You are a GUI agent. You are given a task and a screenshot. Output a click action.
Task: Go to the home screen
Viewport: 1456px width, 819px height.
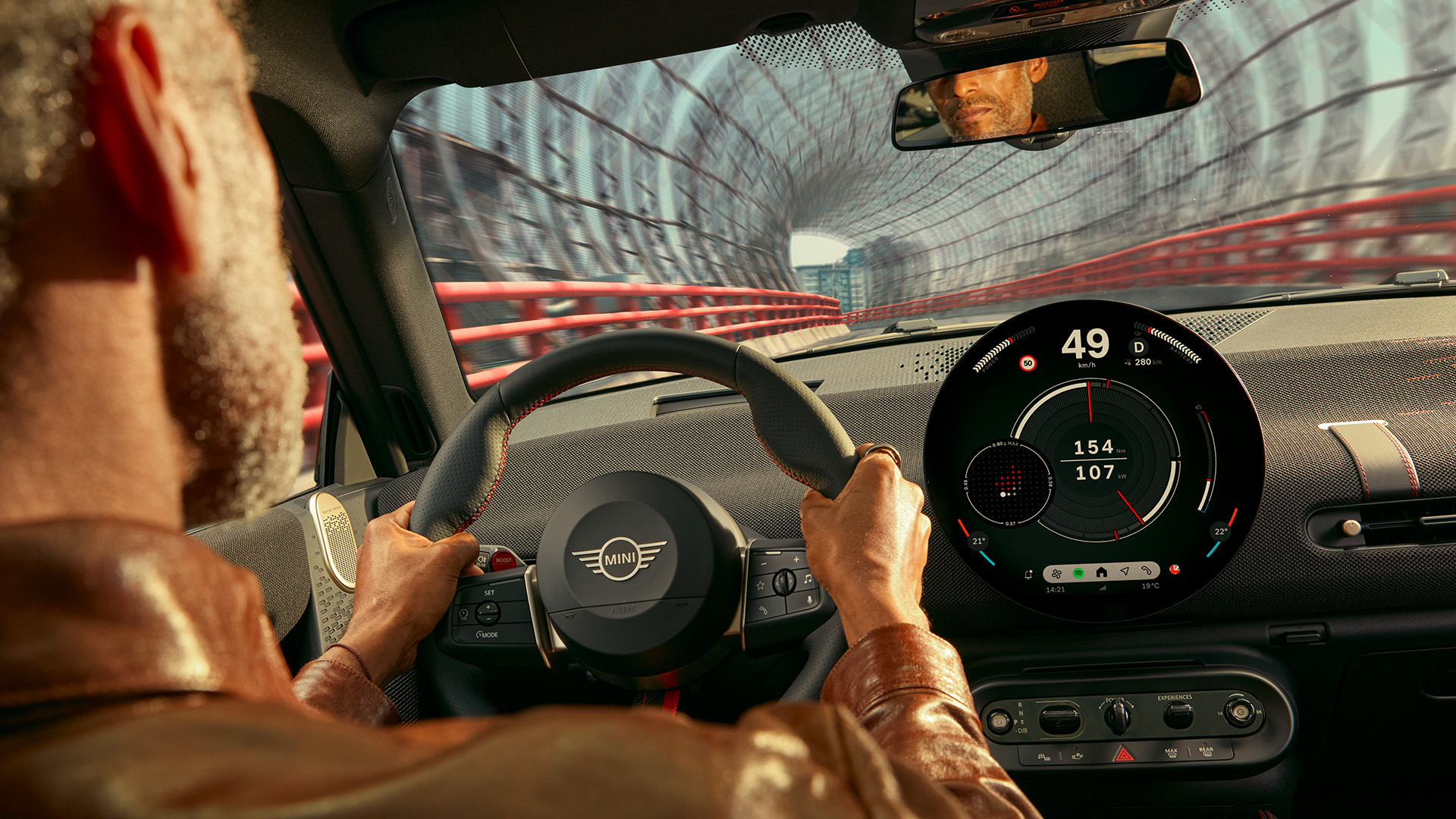(x=1101, y=573)
